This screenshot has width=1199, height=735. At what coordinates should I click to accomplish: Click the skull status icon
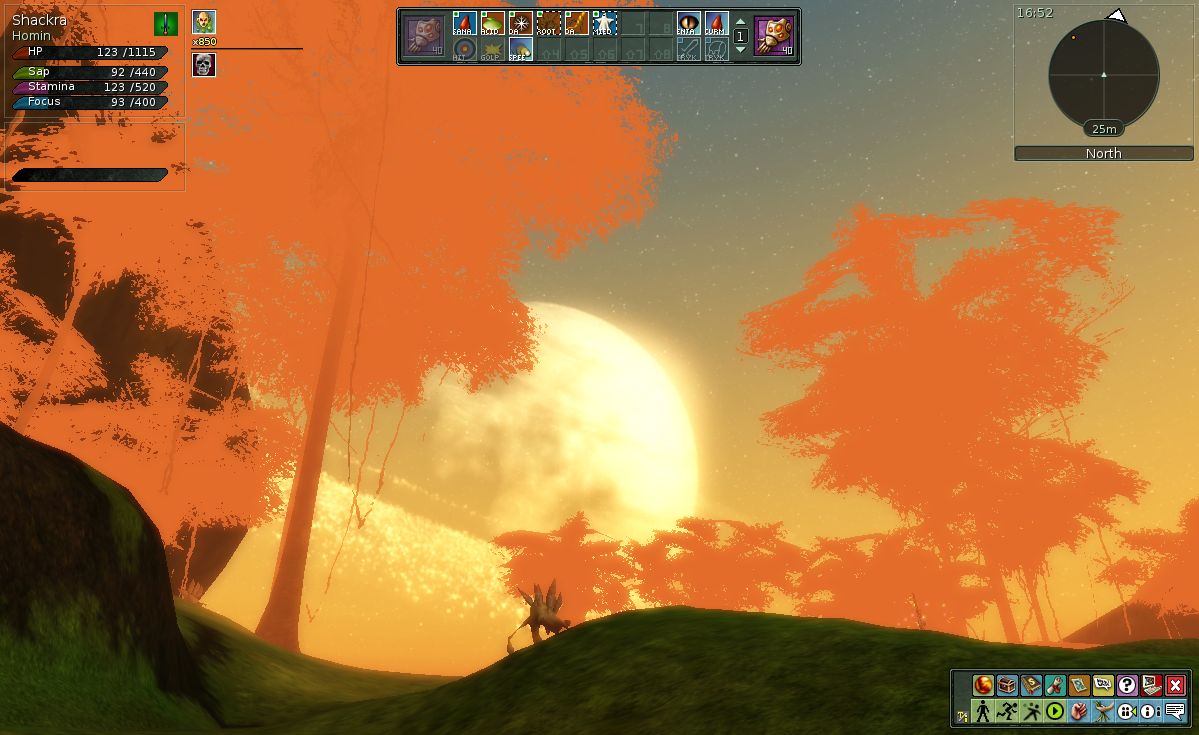coord(204,66)
